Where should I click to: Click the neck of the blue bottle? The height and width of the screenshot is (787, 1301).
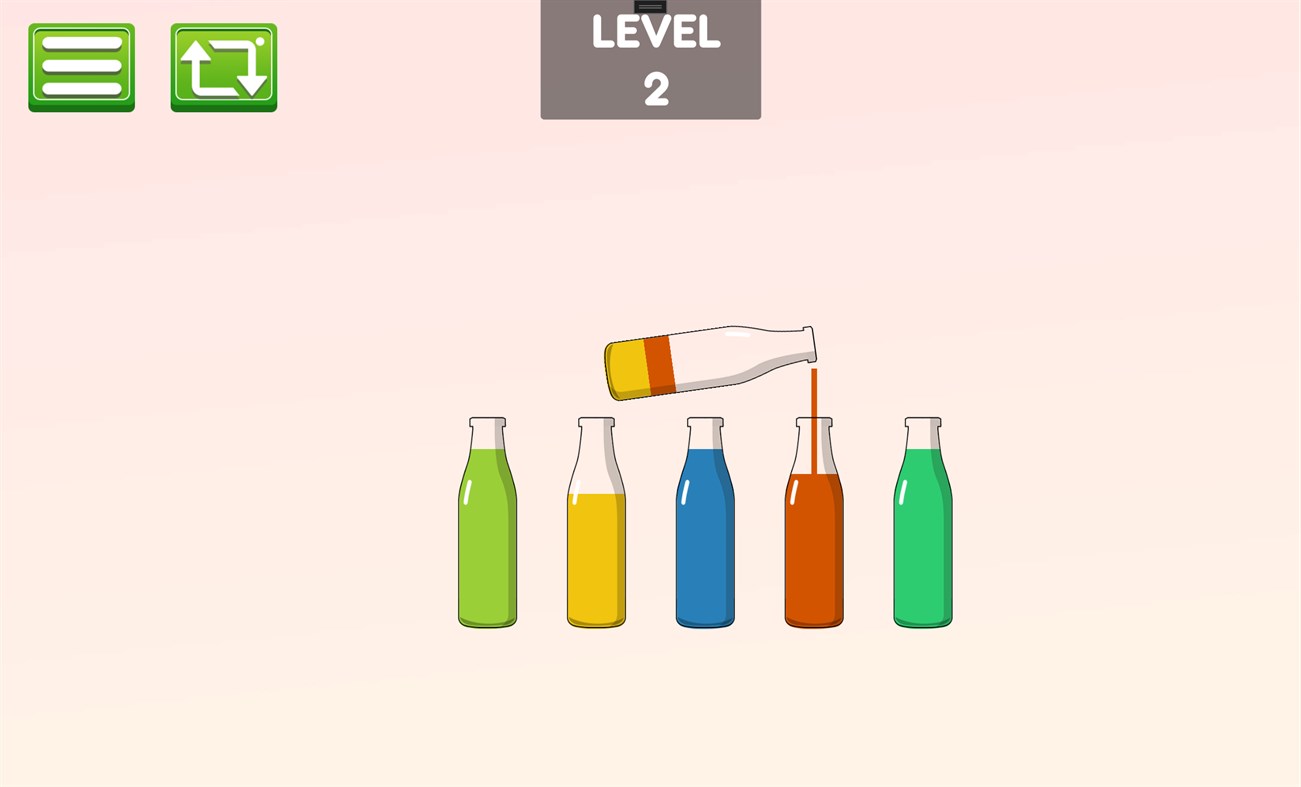[x=705, y=435]
